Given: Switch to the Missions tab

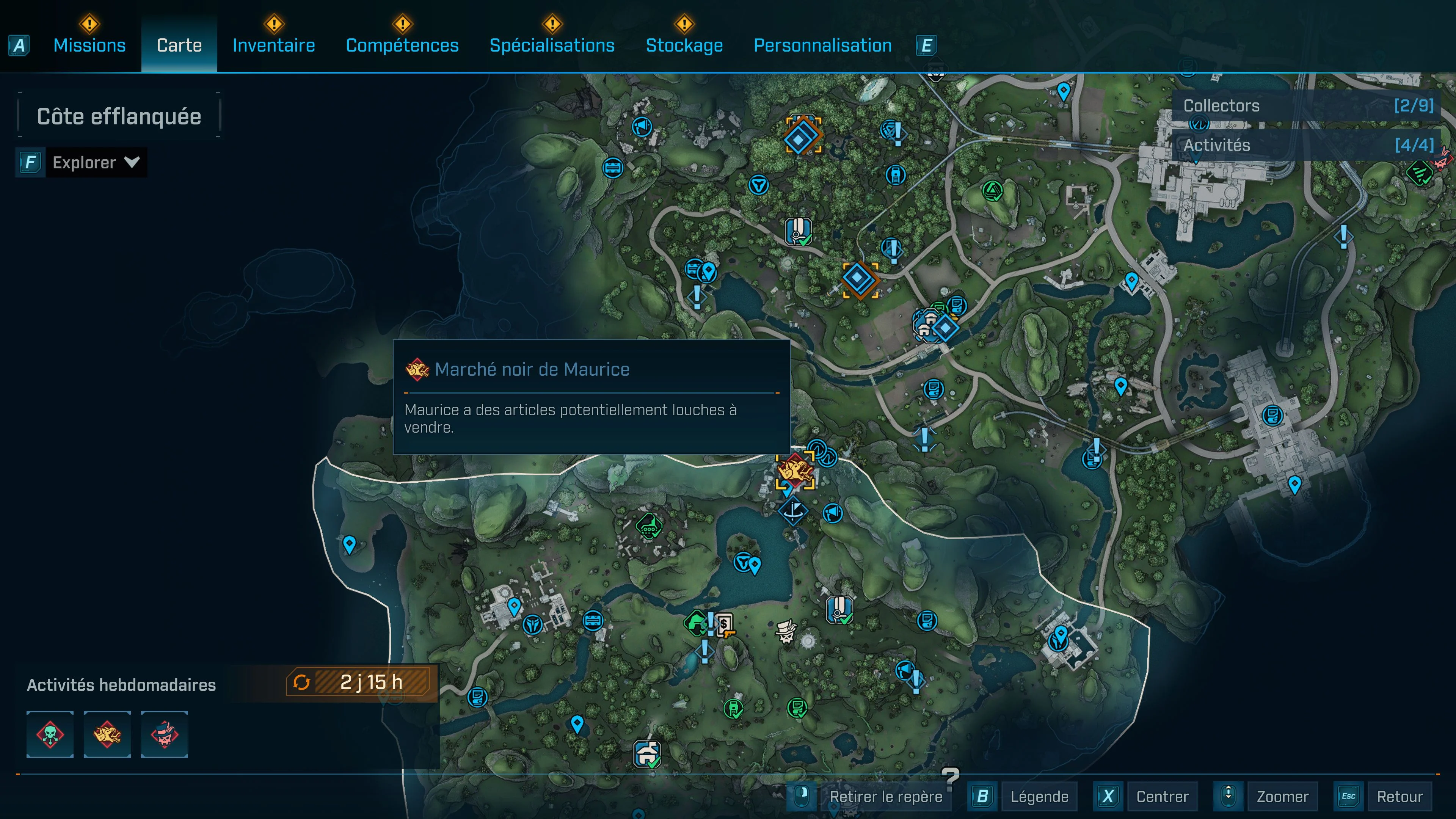Looking at the screenshot, I should pyautogui.click(x=89, y=45).
